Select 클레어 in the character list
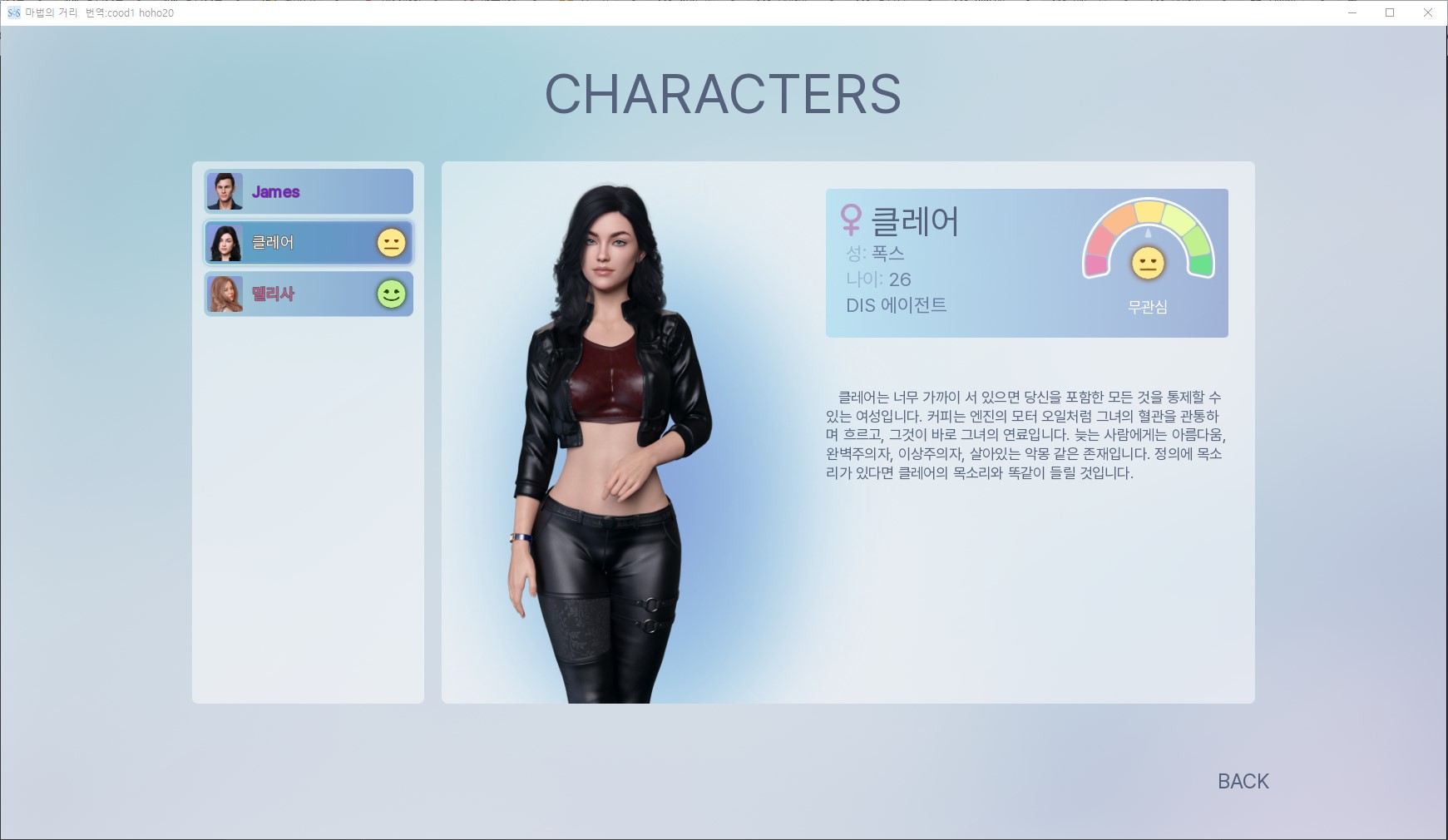This screenshot has width=1448, height=840. pyautogui.click(x=309, y=243)
